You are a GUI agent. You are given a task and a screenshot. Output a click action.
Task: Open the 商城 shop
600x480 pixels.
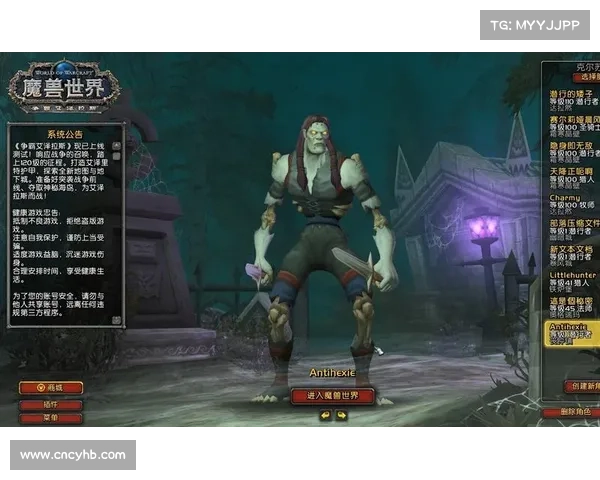click(51, 387)
